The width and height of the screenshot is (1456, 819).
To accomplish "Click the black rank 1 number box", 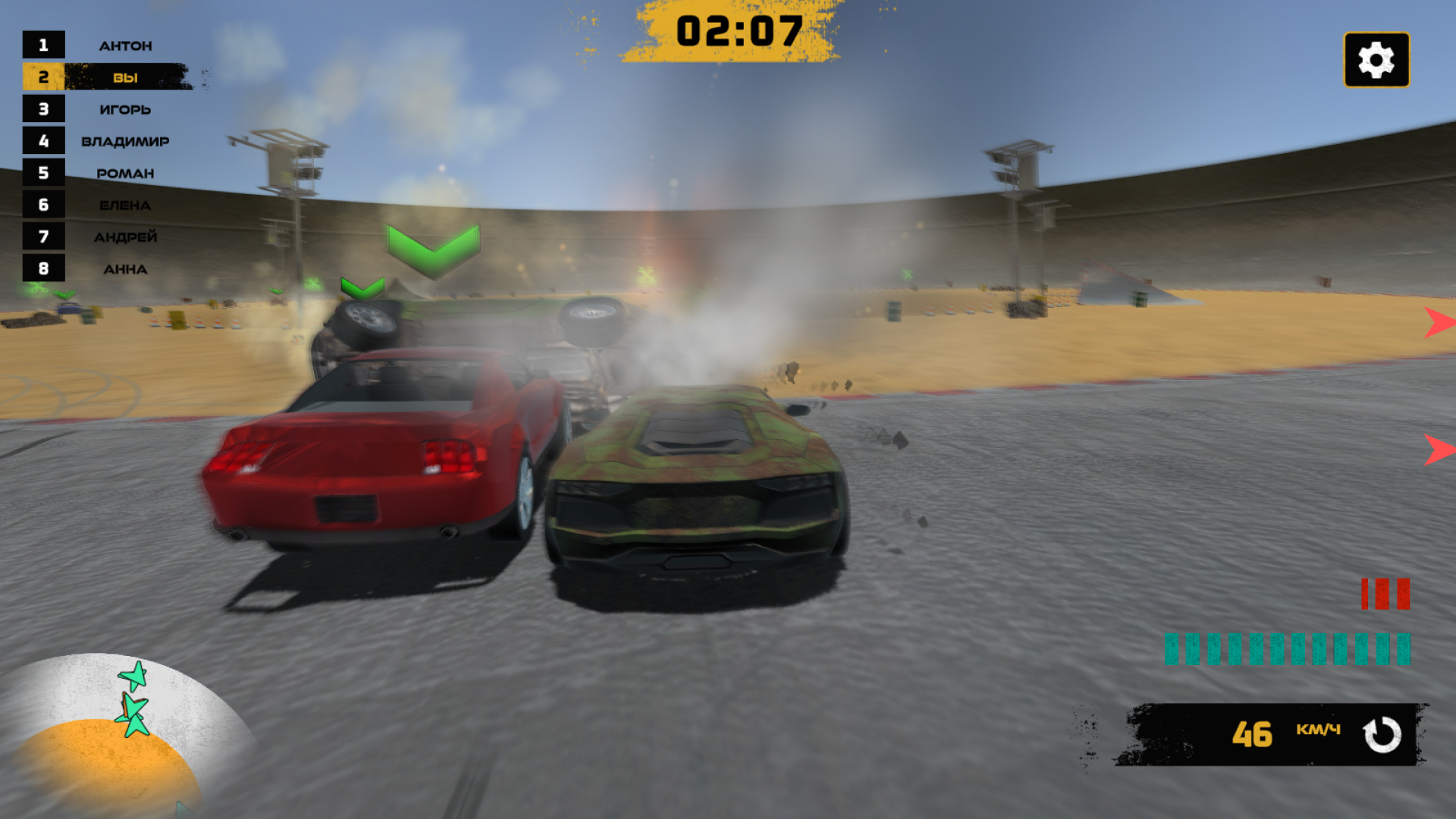I will coord(44,45).
